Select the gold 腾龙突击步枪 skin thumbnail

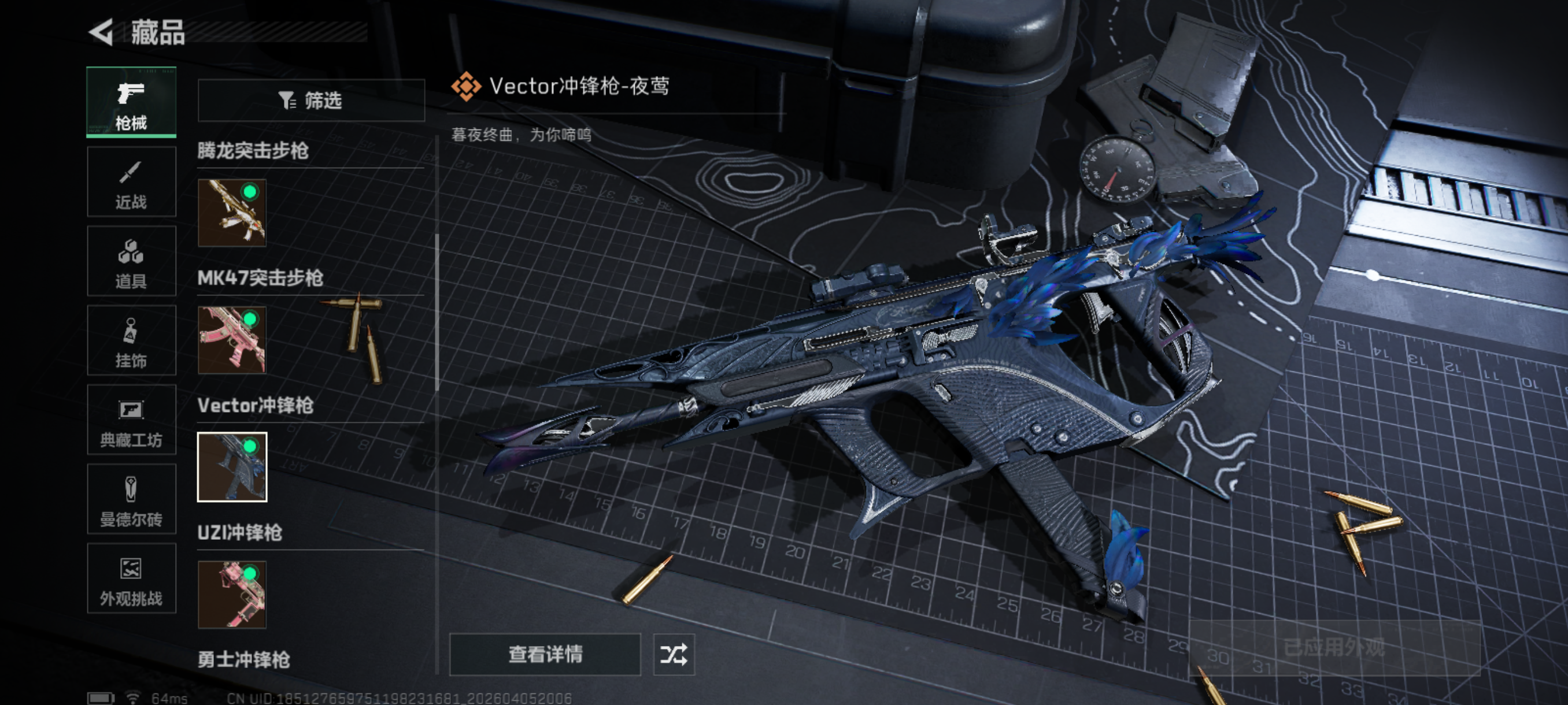pyautogui.click(x=232, y=212)
